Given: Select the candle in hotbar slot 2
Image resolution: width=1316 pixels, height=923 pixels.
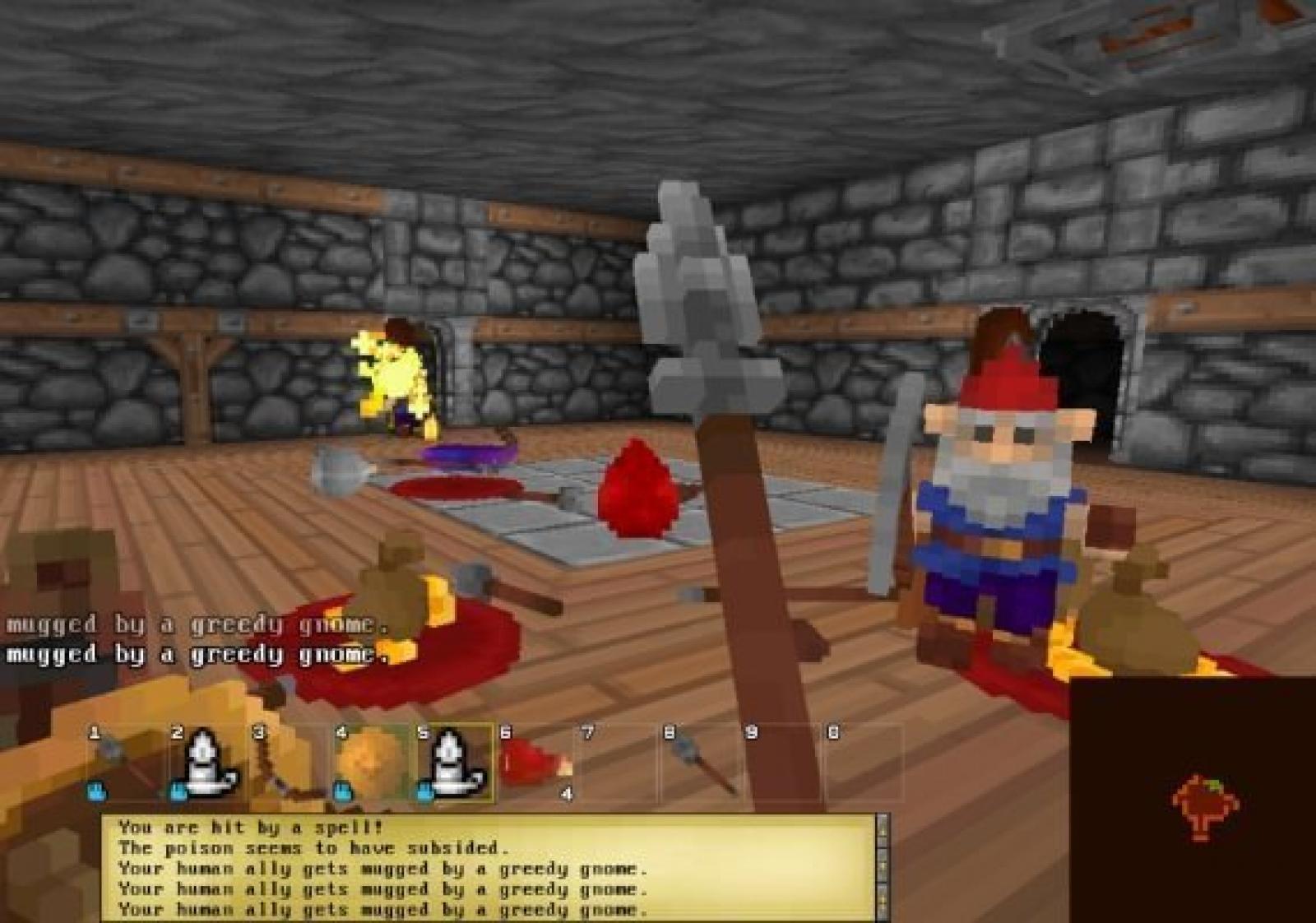Looking at the screenshot, I should [206, 763].
